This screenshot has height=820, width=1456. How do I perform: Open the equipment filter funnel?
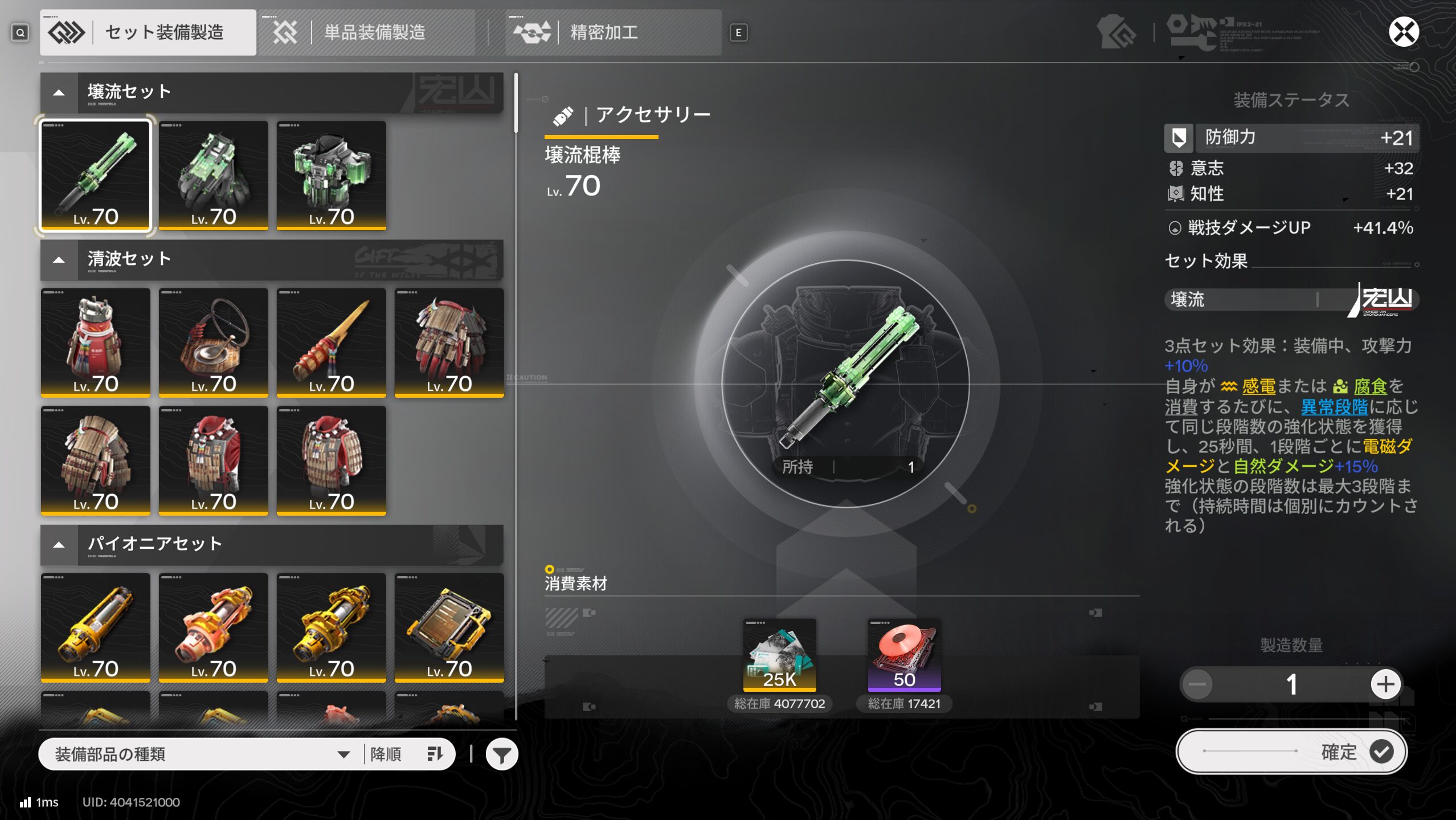(501, 754)
